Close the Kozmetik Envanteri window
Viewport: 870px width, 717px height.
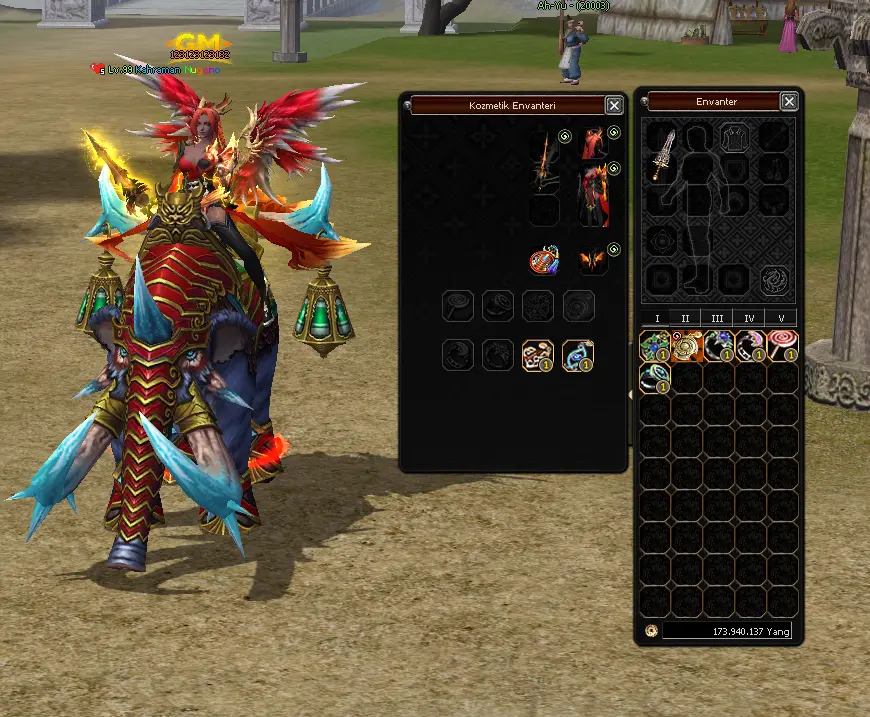pos(614,105)
